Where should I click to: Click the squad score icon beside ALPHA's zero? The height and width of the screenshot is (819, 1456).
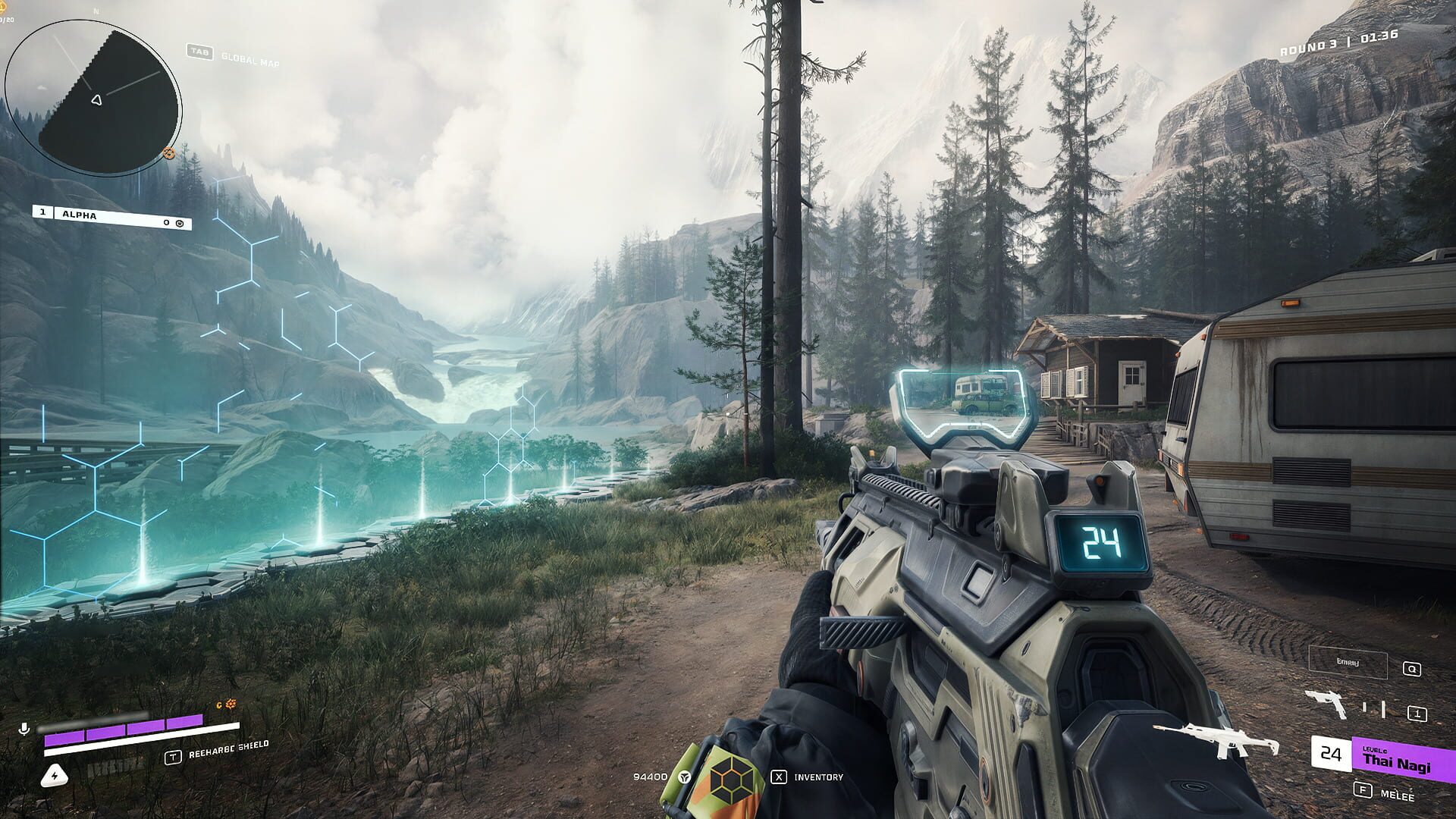coord(179,222)
